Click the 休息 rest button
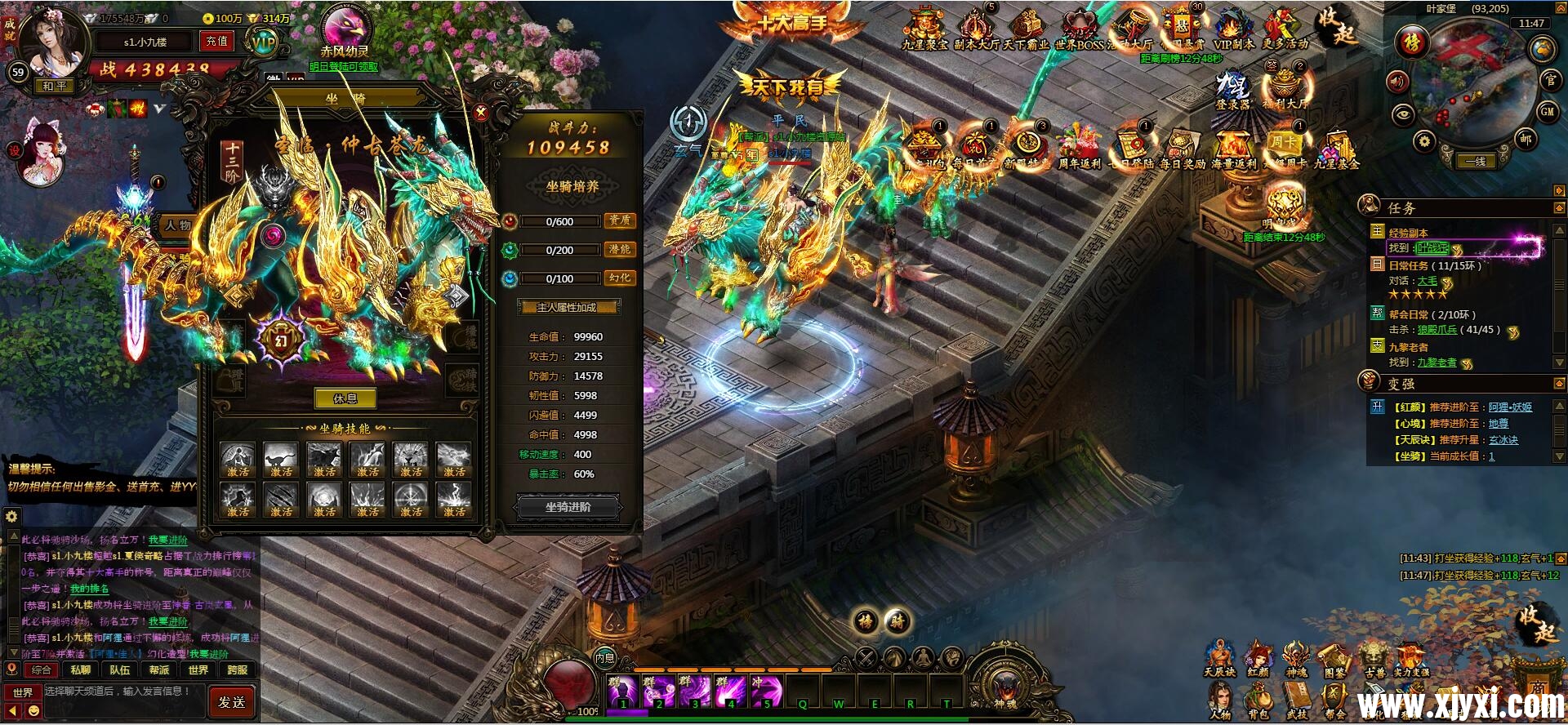1568x725 pixels. point(345,399)
